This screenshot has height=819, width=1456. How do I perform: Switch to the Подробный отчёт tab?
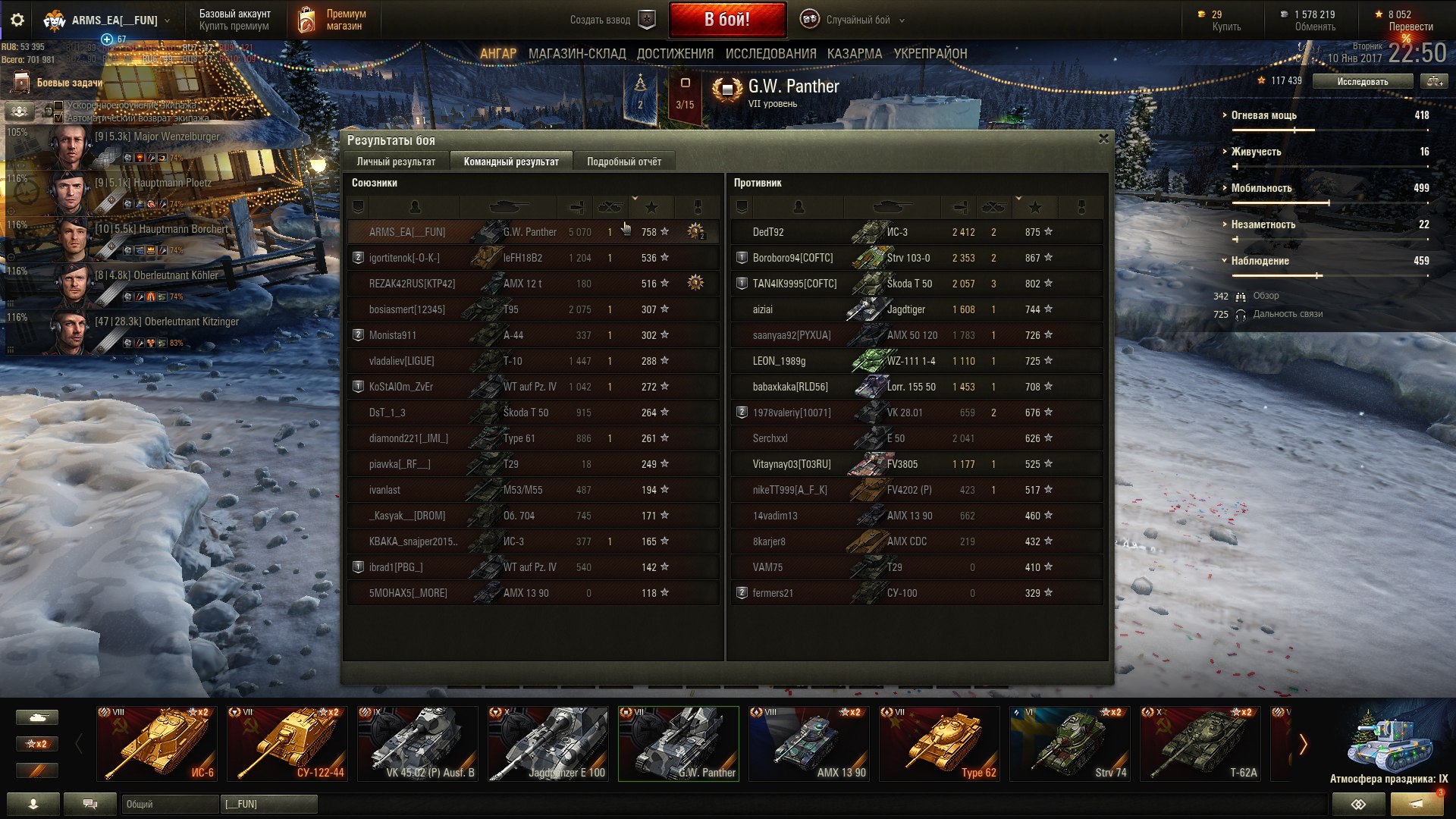pos(626,161)
